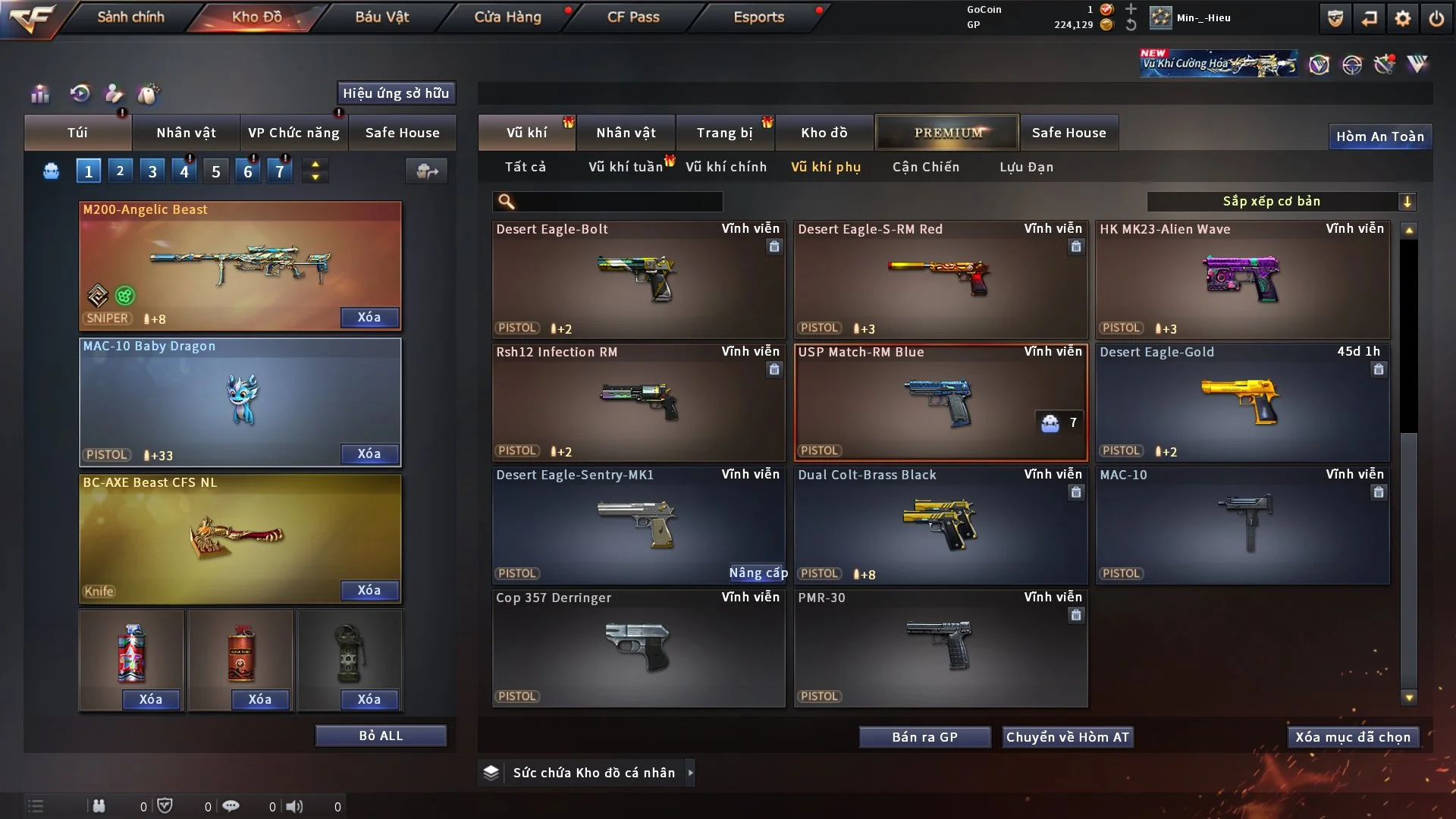Viewport: 1456px width, 819px height.
Task: Open the Hòm An Toàn safe box
Action: point(1379,136)
